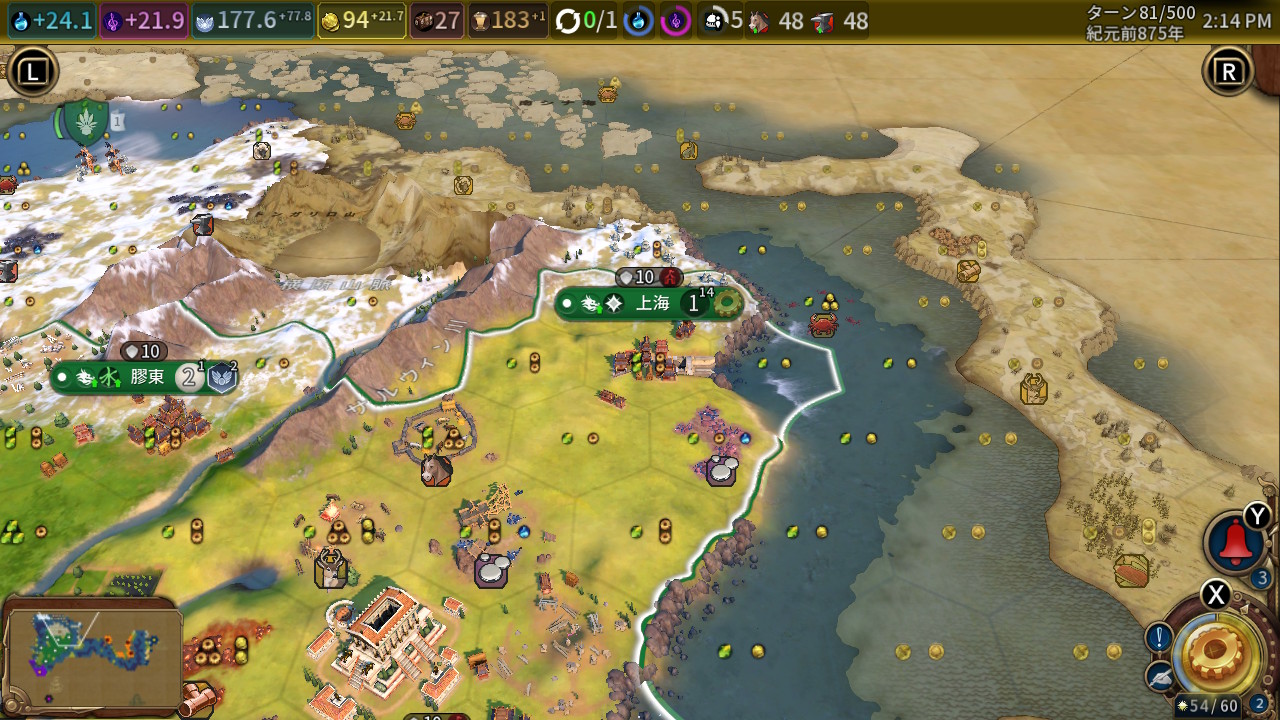Image resolution: width=1280 pixels, height=720 pixels.
Task: Select the 膠東 city banner
Action: 146,378
